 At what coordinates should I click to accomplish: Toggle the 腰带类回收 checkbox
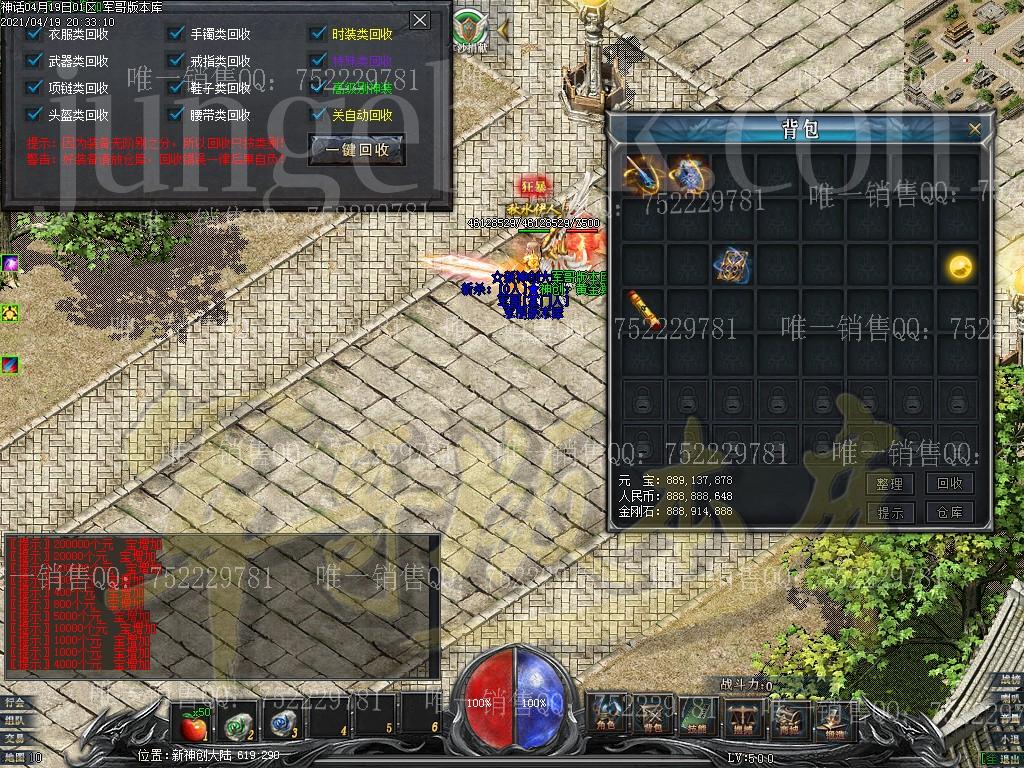point(177,115)
